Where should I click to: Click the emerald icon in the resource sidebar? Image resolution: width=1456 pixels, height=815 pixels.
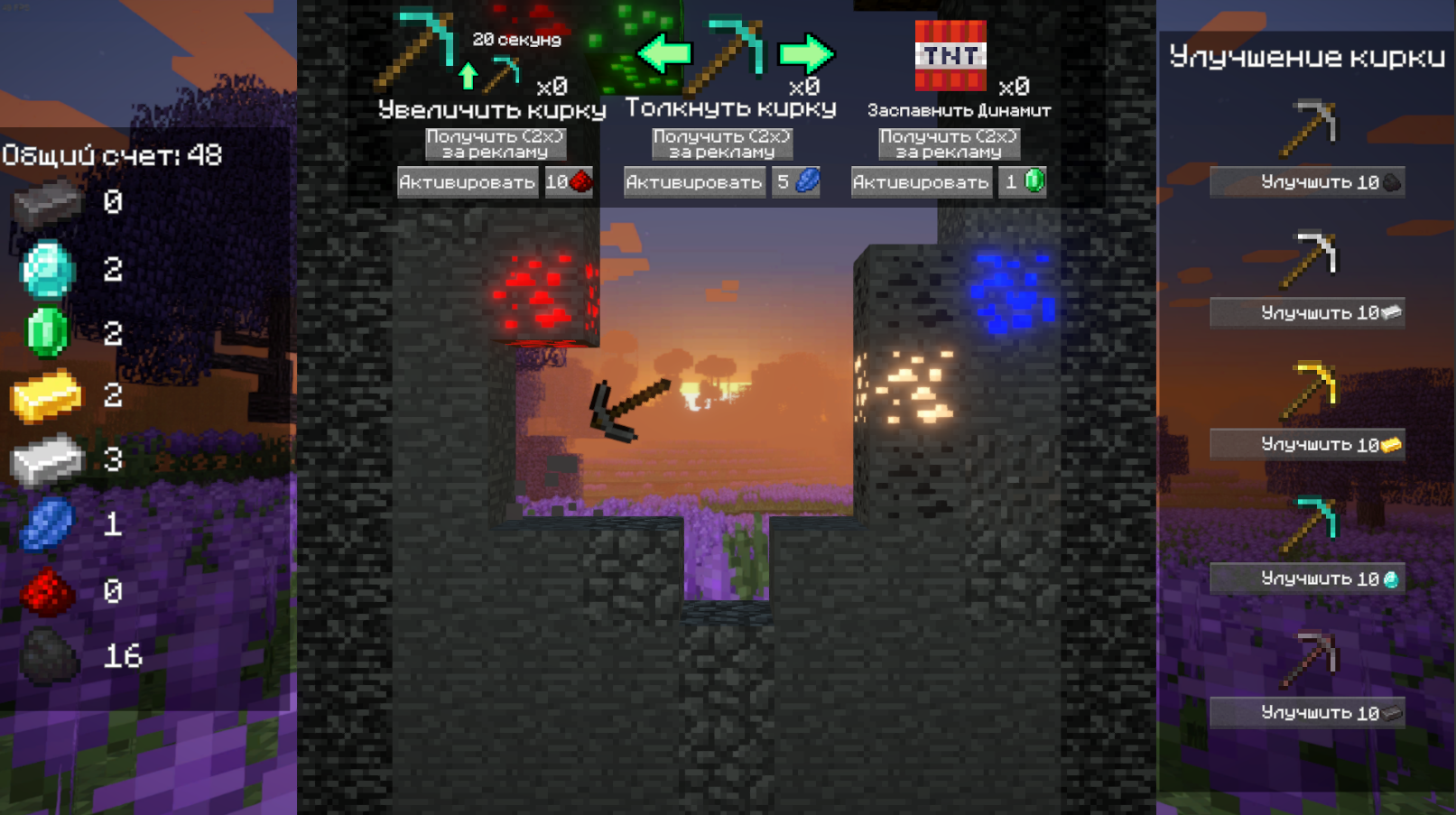[50, 329]
